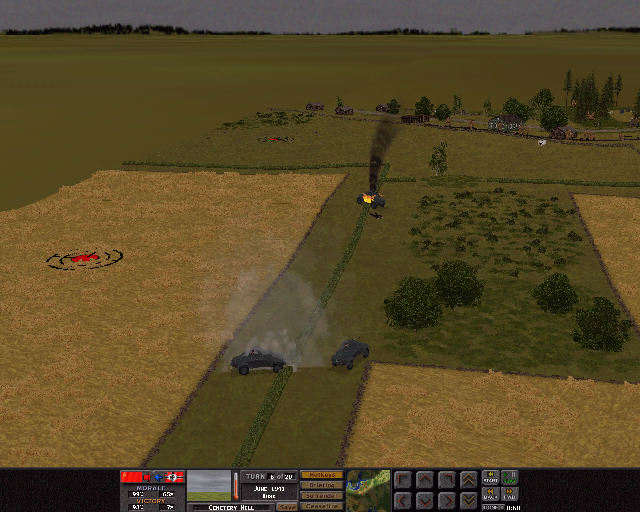
Task: Toggle the play/pause replay button
Action: click(x=511, y=477)
